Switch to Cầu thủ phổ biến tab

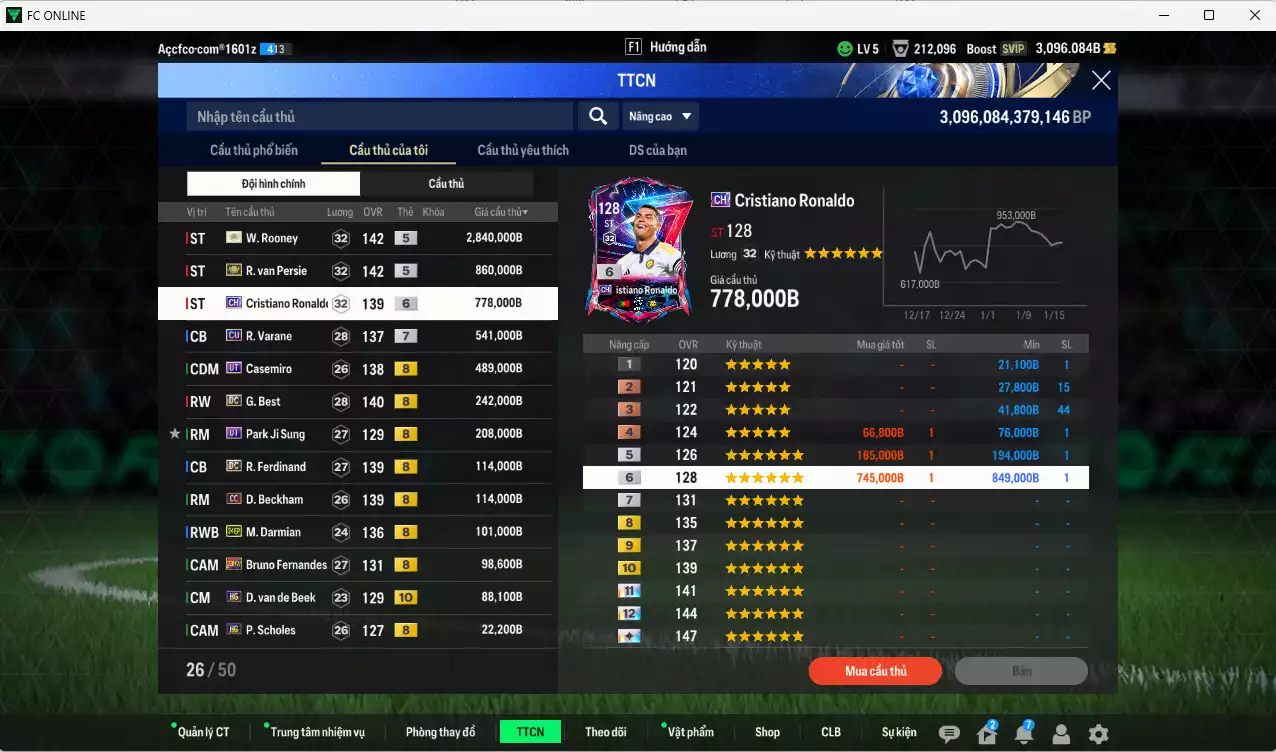click(254, 150)
